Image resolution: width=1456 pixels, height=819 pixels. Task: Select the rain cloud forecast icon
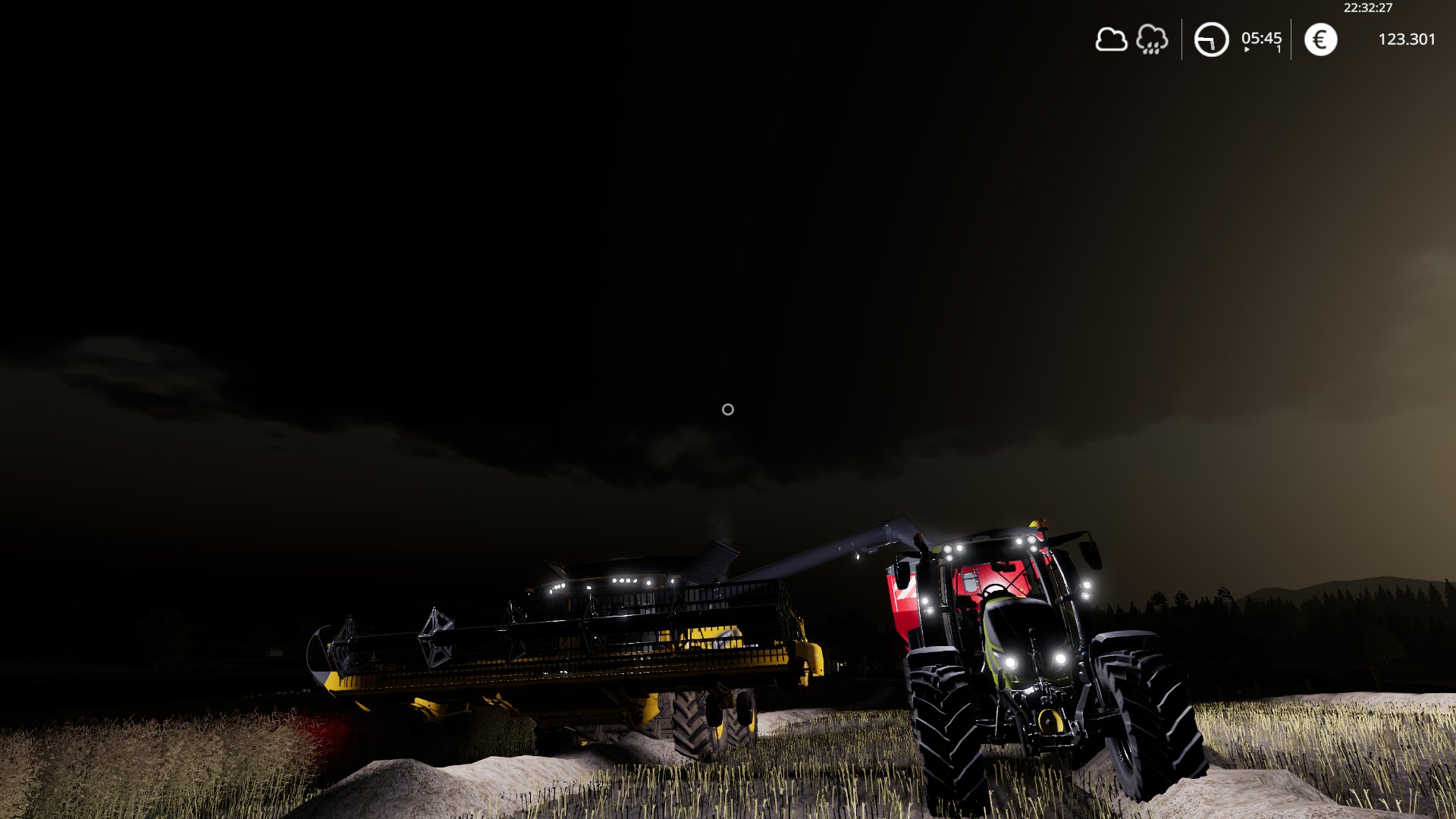click(1152, 39)
